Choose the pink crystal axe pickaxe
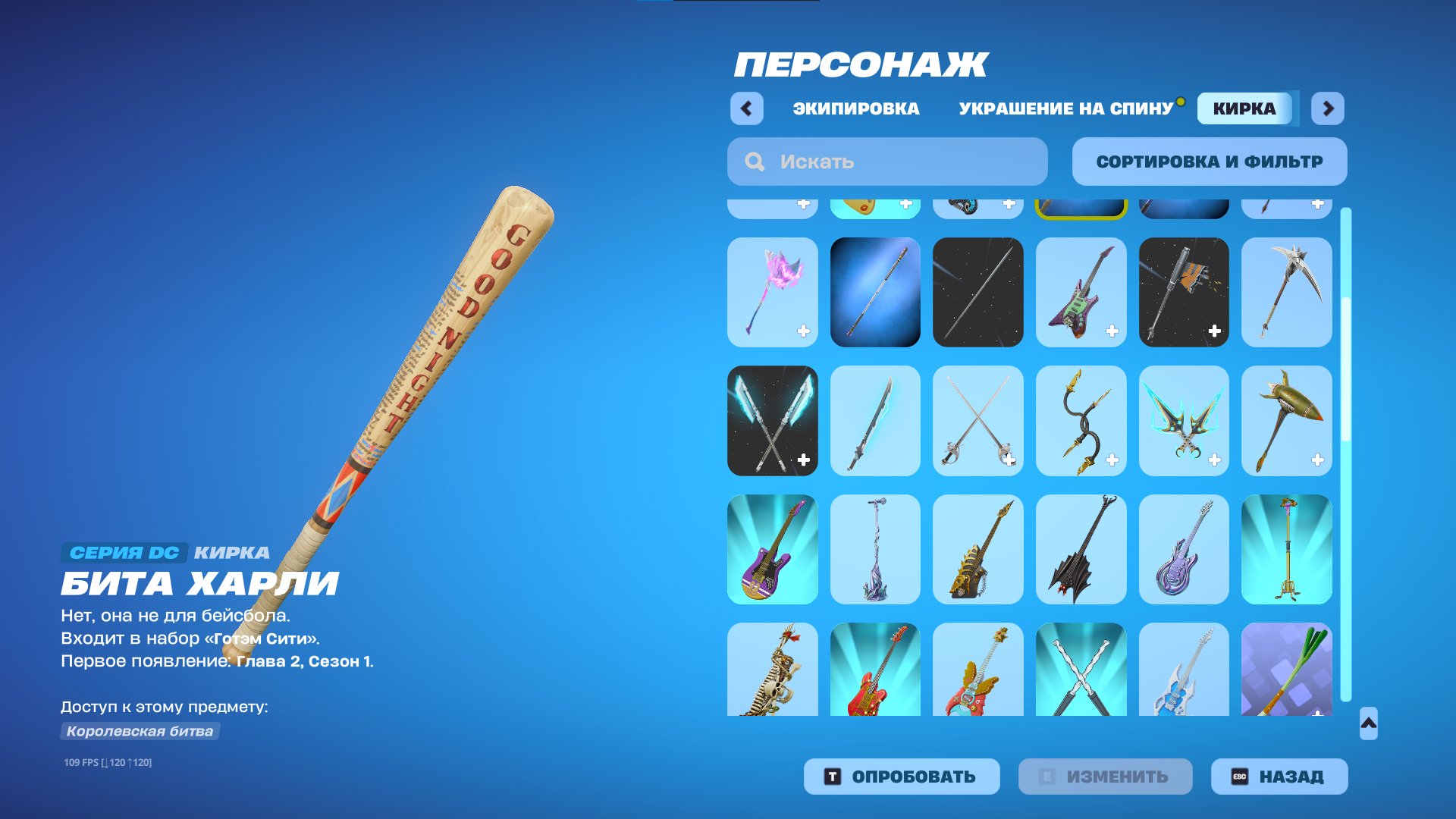This screenshot has height=819, width=1456. coord(772,292)
